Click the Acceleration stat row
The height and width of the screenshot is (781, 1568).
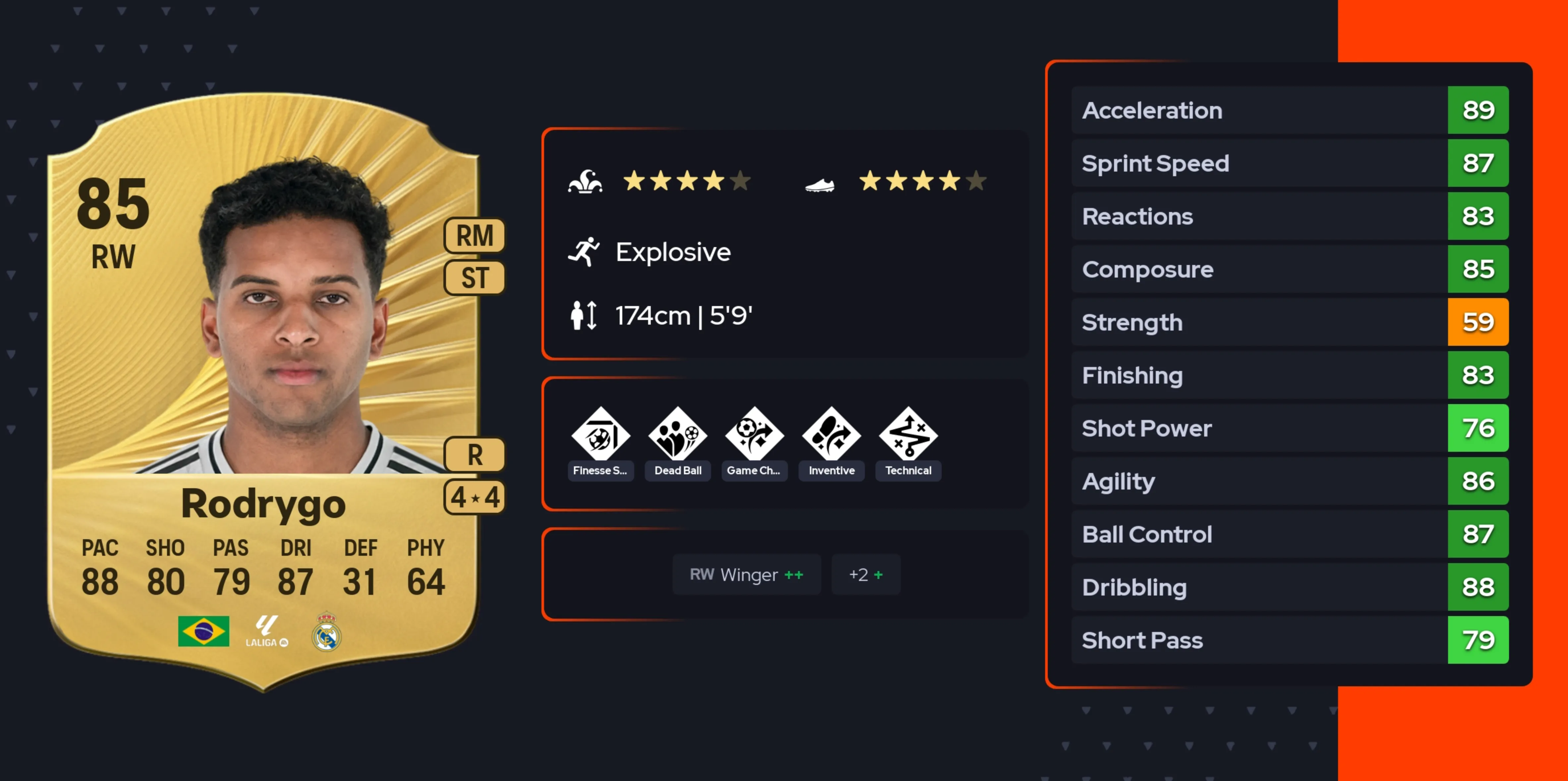[1289, 110]
